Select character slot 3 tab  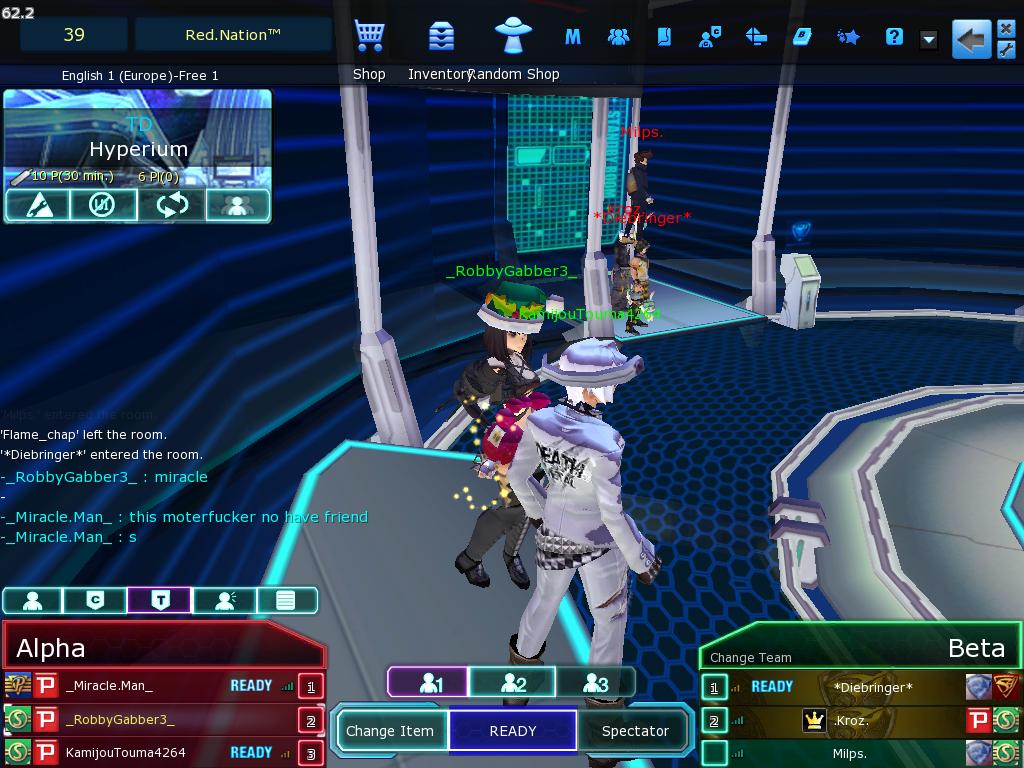(x=595, y=683)
